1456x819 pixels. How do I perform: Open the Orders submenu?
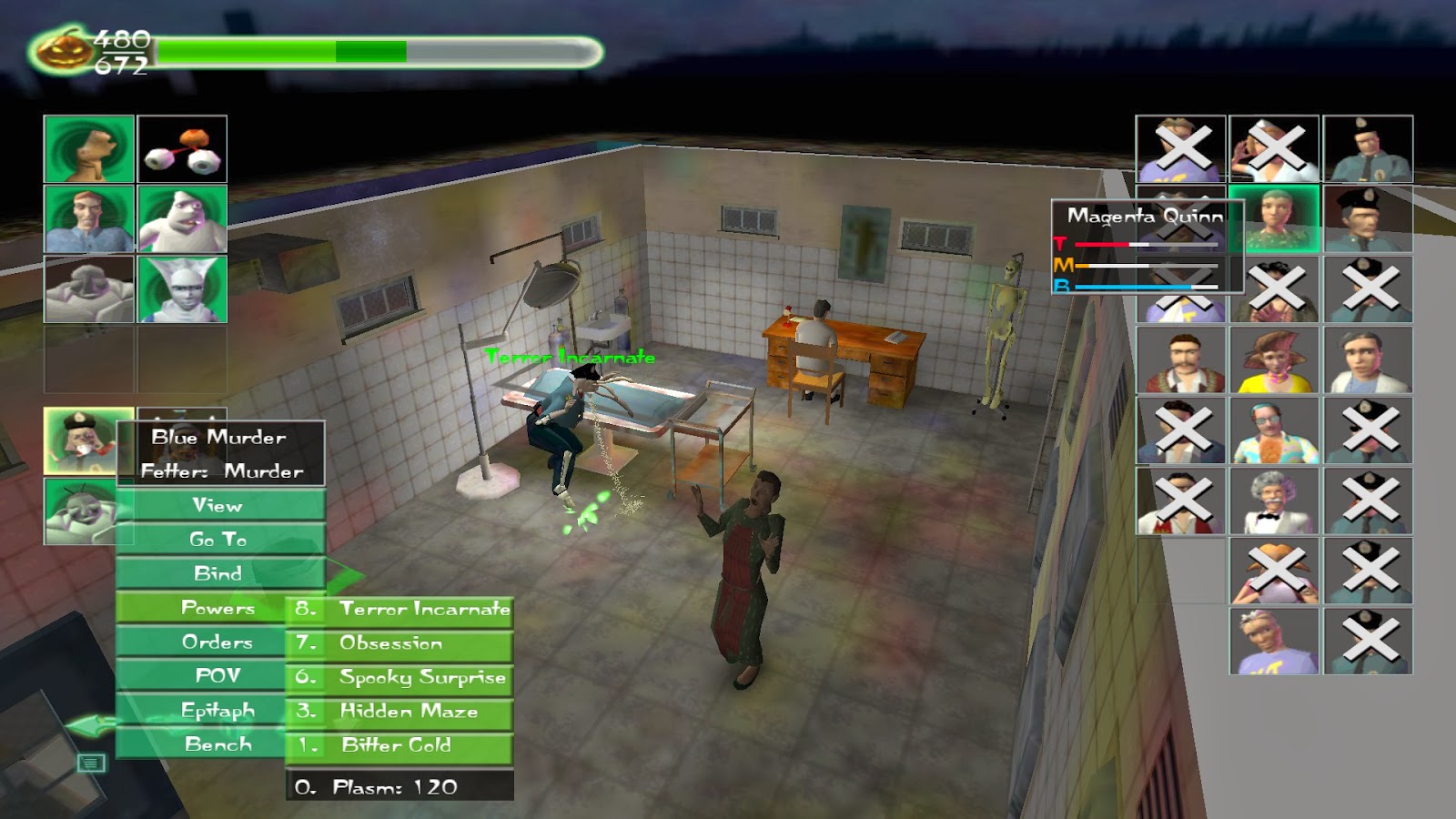click(x=218, y=642)
